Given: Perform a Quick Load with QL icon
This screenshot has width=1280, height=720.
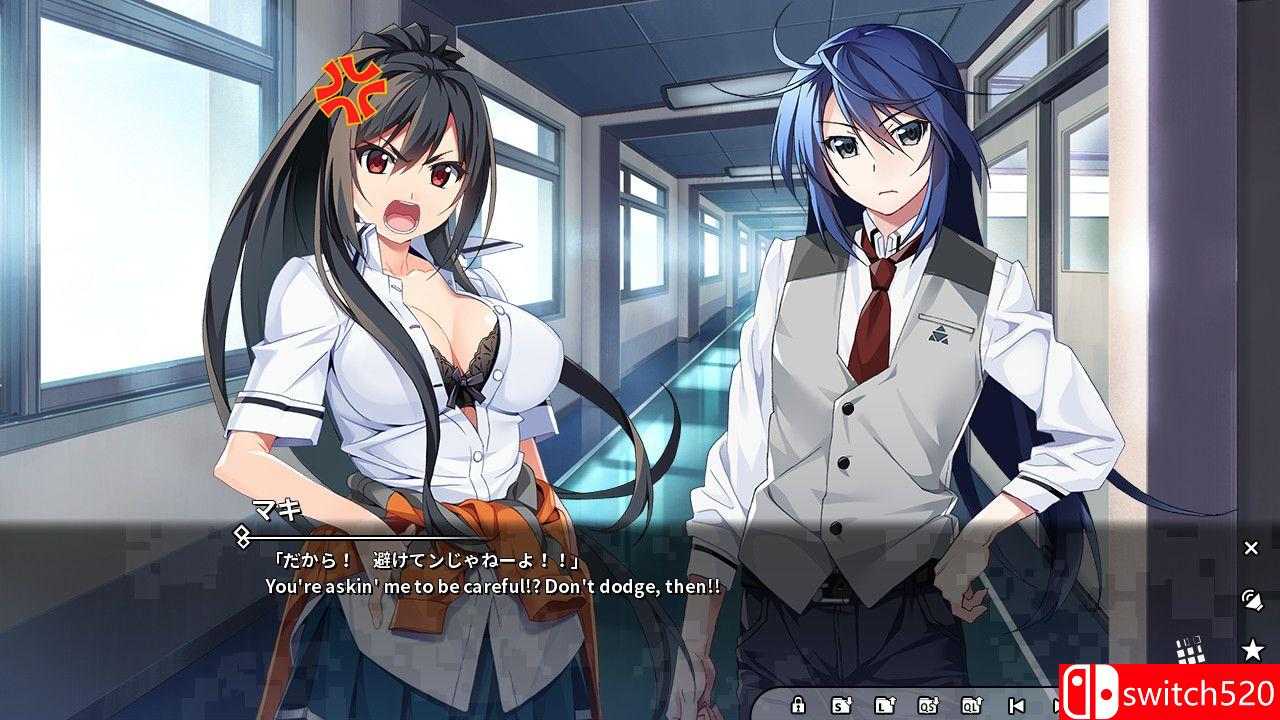Looking at the screenshot, I should (x=973, y=704).
